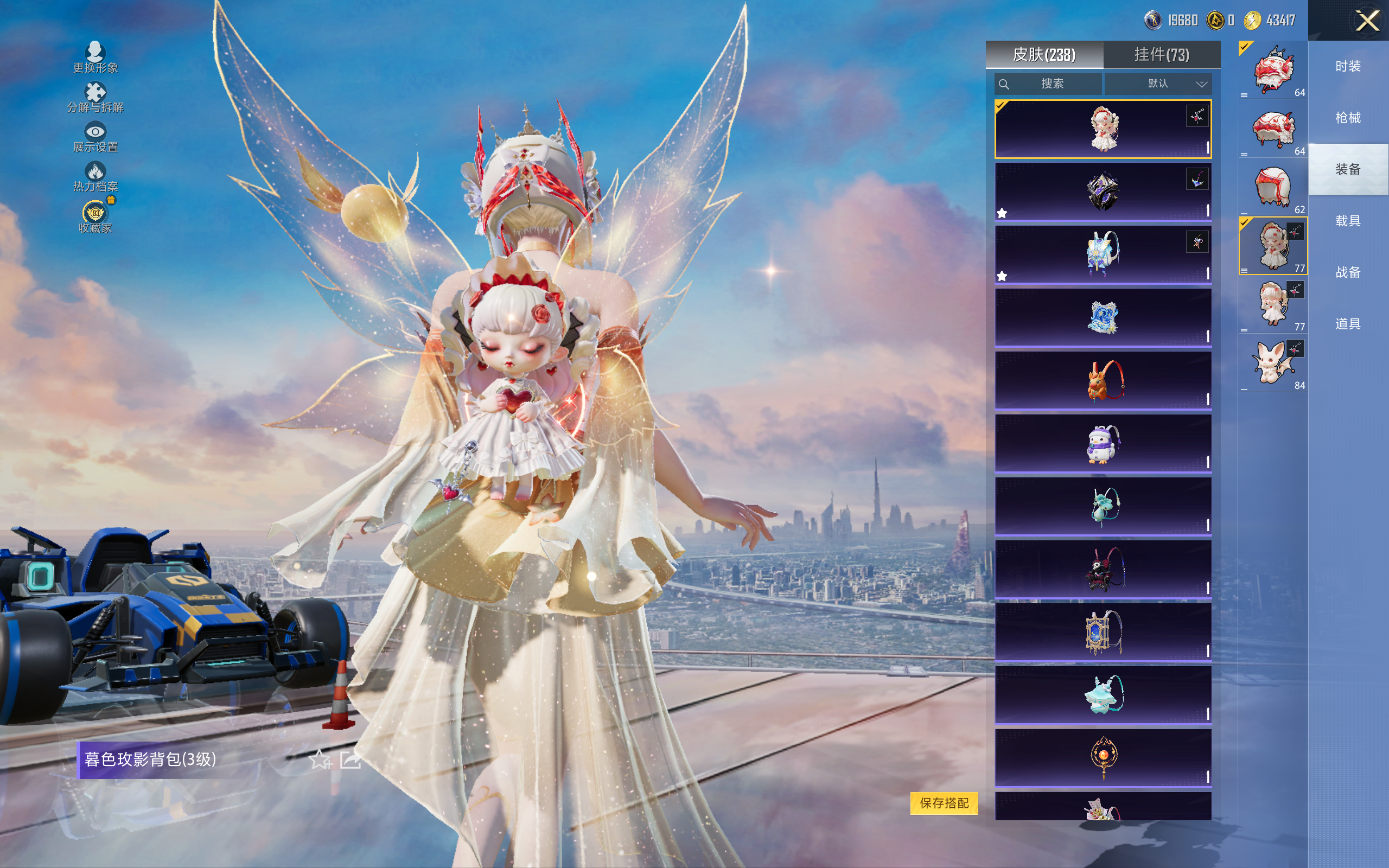Close the wardrobe screen with the X

tap(1367, 21)
